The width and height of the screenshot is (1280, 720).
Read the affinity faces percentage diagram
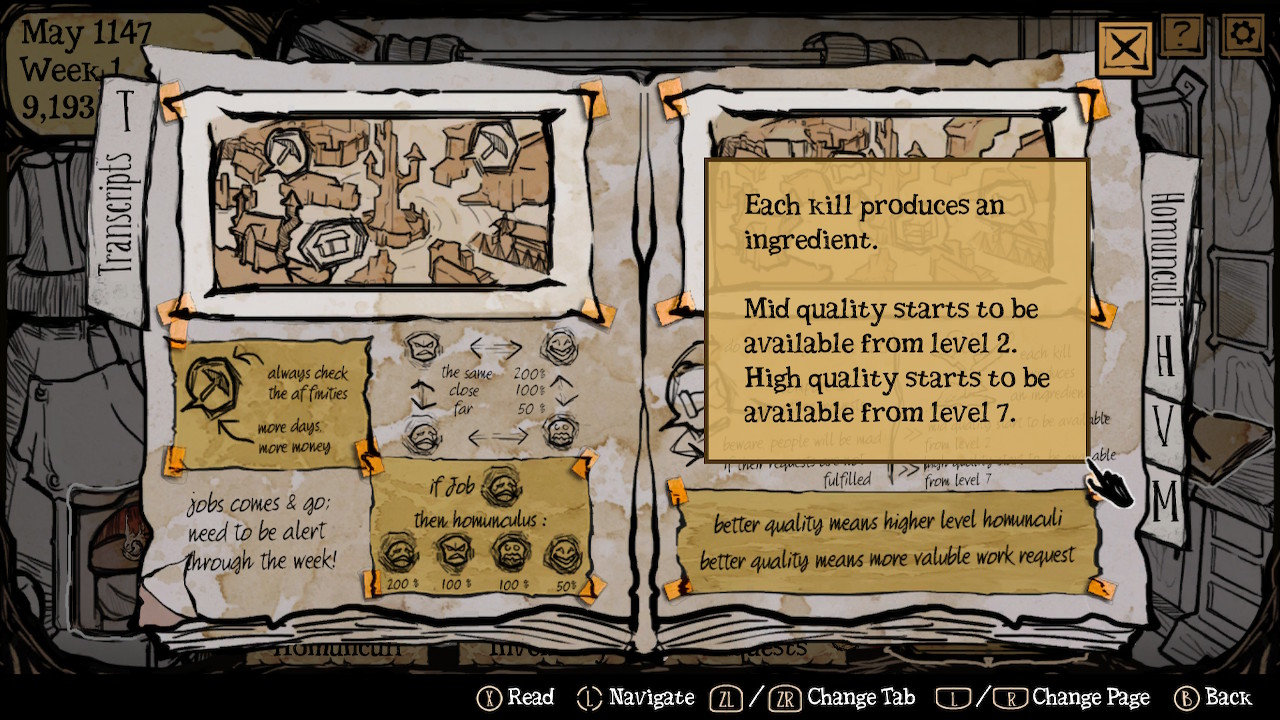point(492,390)
